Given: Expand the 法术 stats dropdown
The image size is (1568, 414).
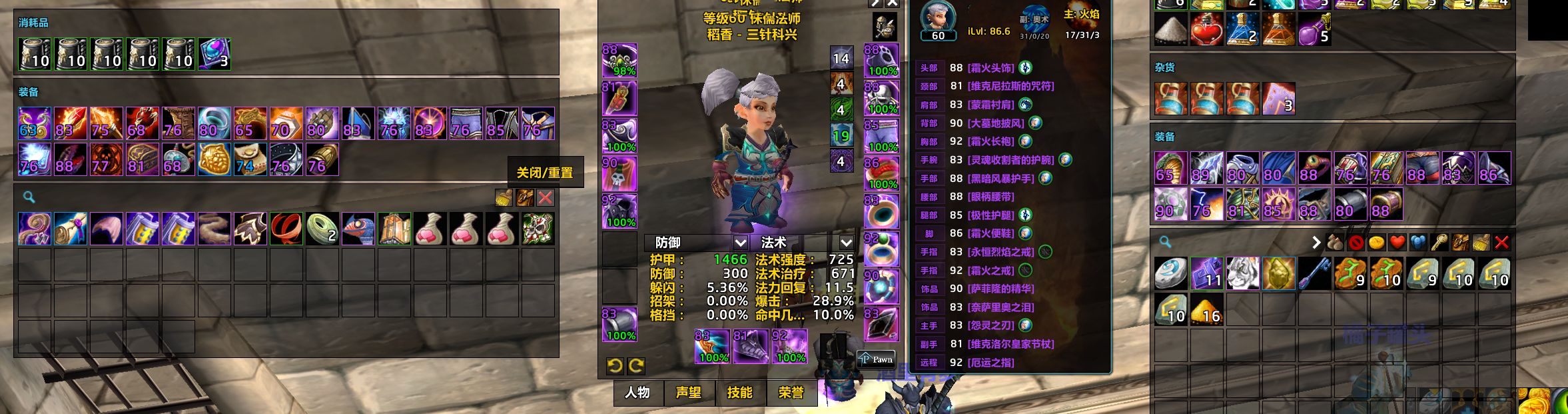Looking at the screenshot, I should tap(846, 243).
